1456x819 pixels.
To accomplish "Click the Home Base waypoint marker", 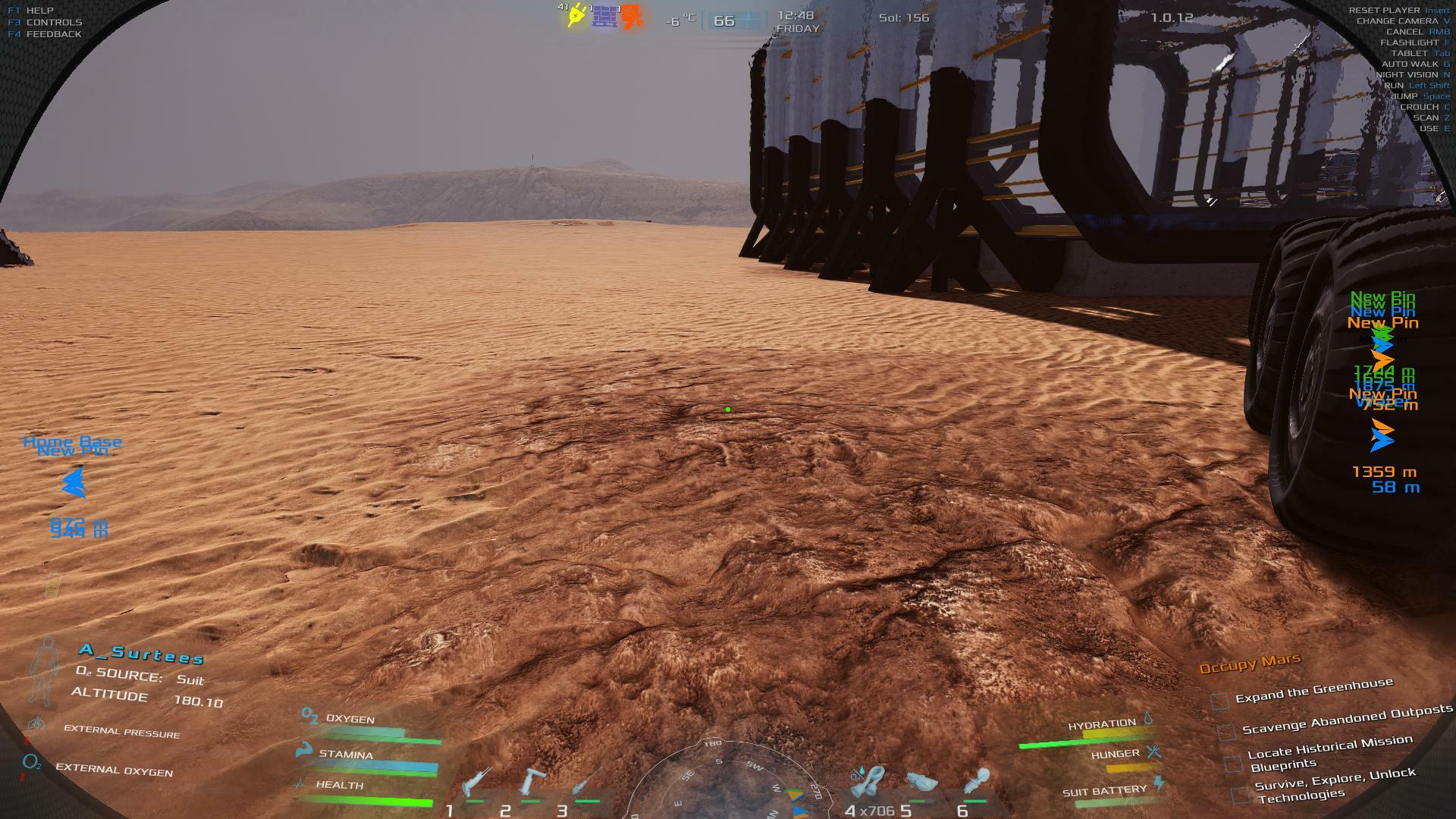I will point(74,482).
